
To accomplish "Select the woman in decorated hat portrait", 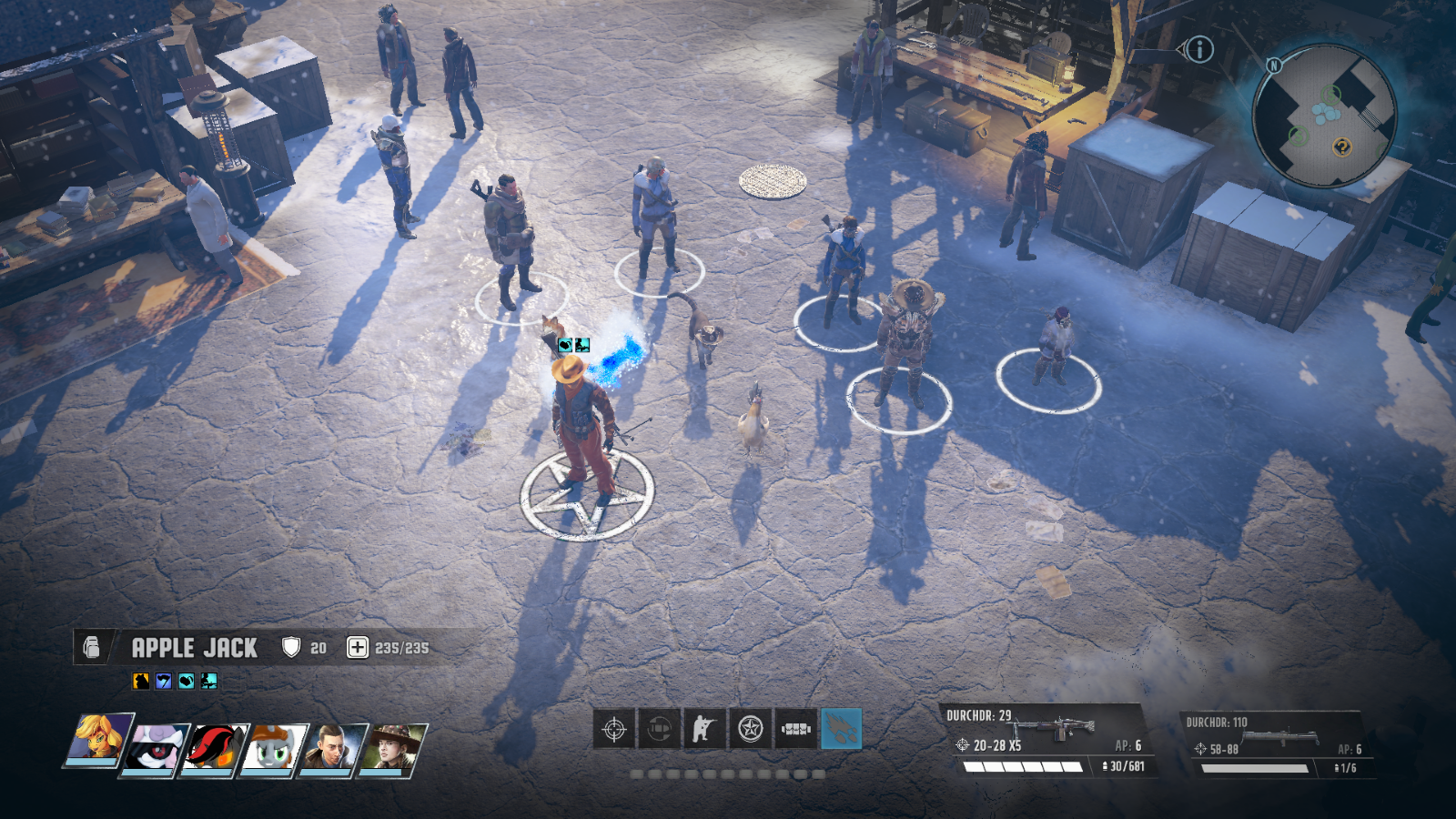I will pyautogui.click(x=392, y=748).
